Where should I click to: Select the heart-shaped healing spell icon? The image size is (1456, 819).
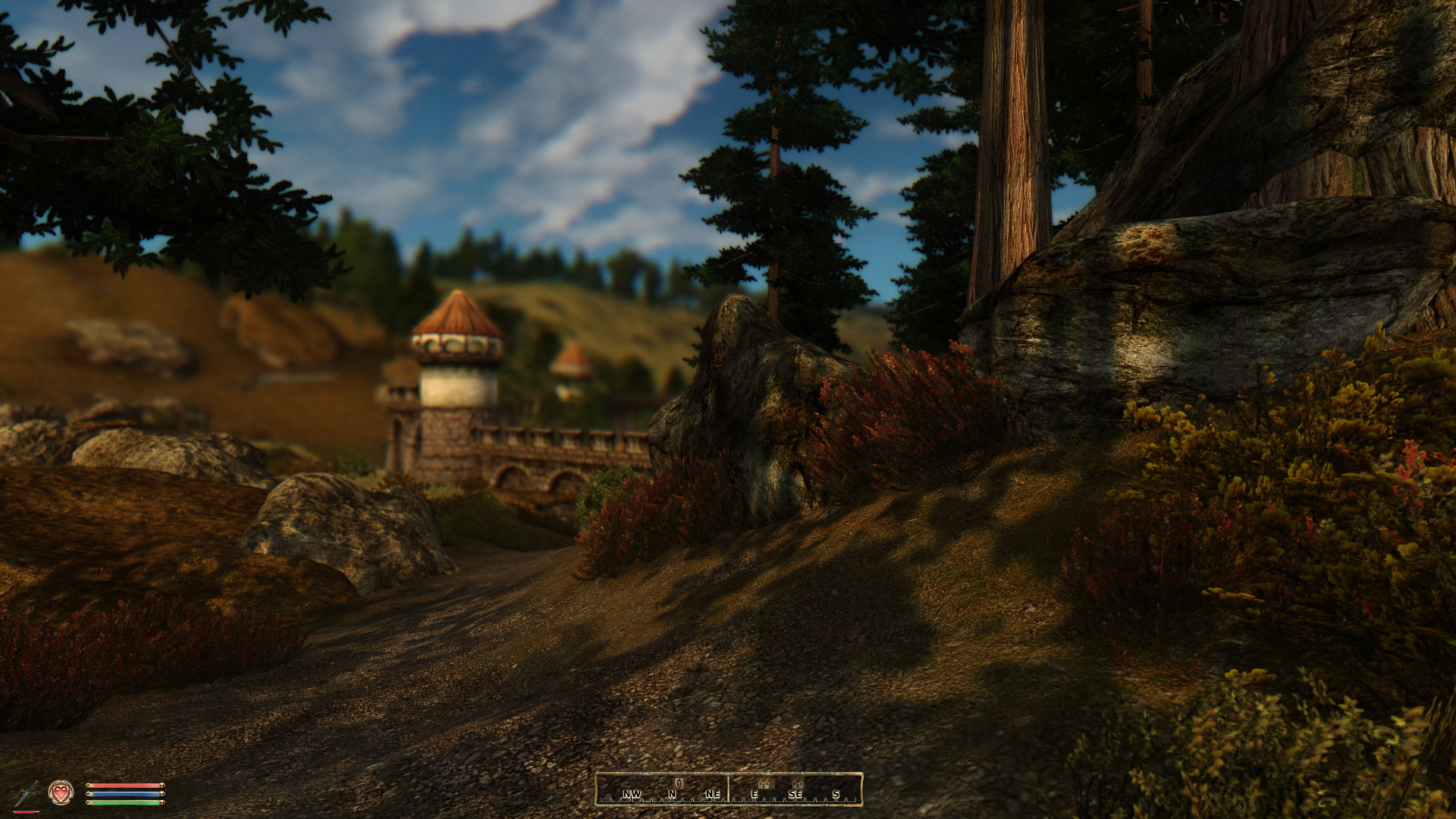pyautogui.click(x=61, y=793)
